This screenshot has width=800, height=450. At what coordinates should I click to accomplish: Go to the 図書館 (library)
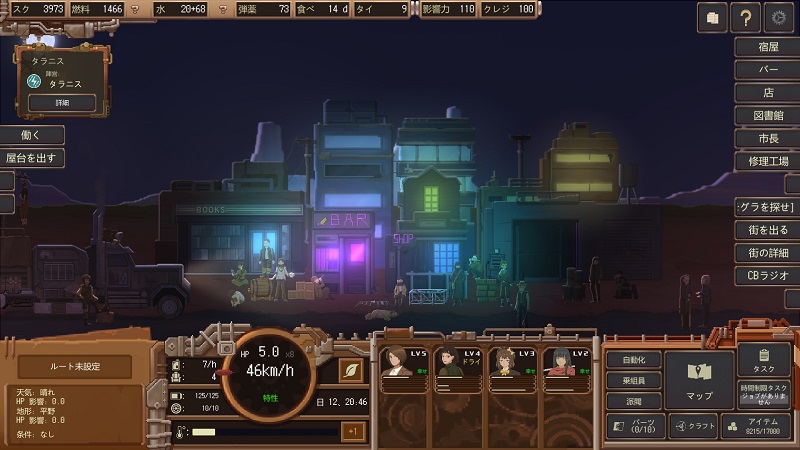(x=768, y=116)
